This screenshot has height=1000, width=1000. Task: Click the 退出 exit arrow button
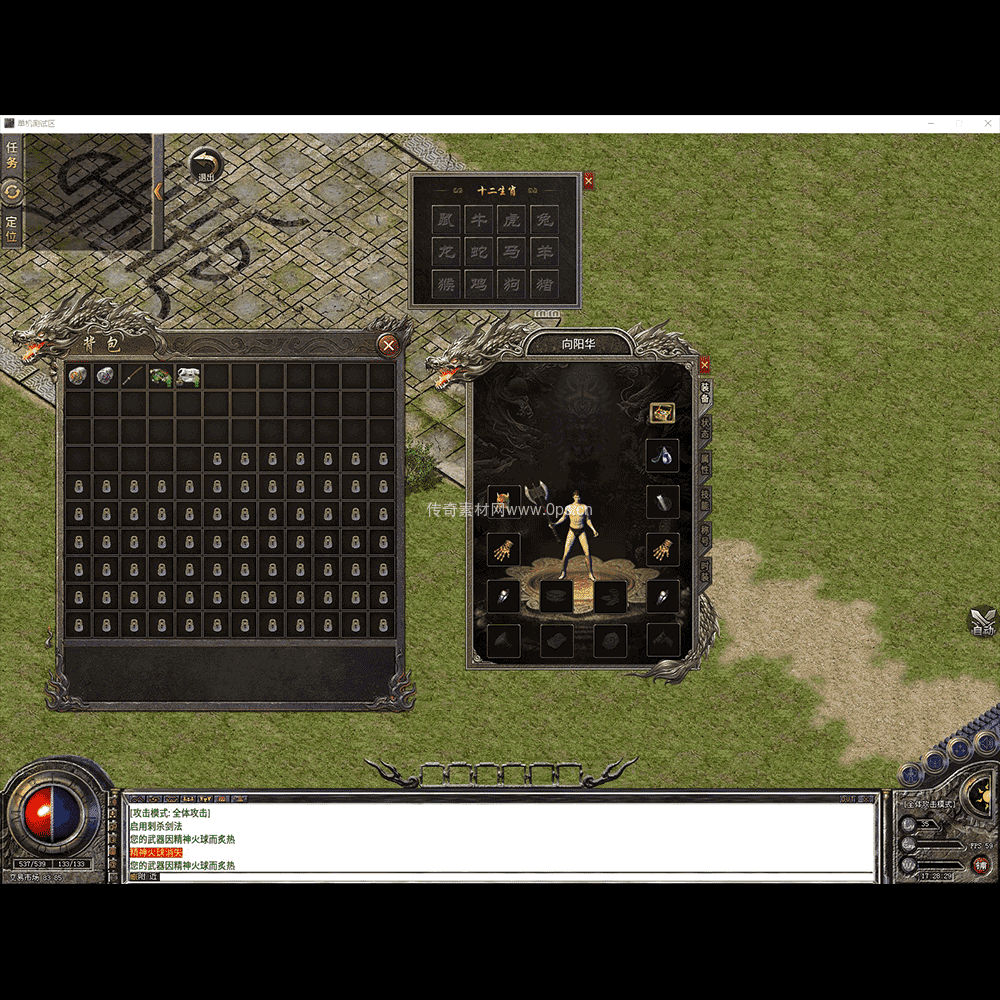[x=206, y=163]
